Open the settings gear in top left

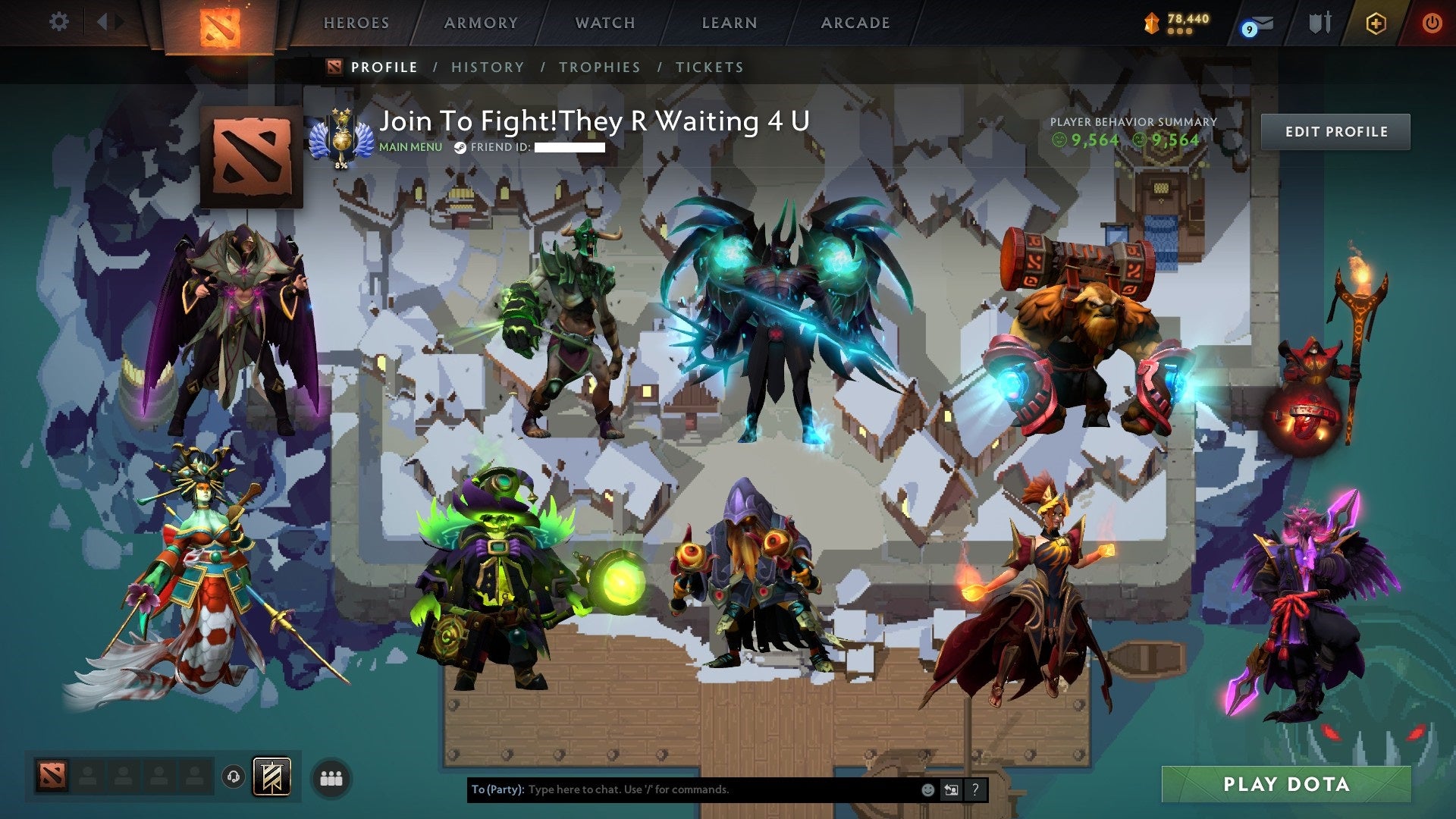tap(58, 21)
